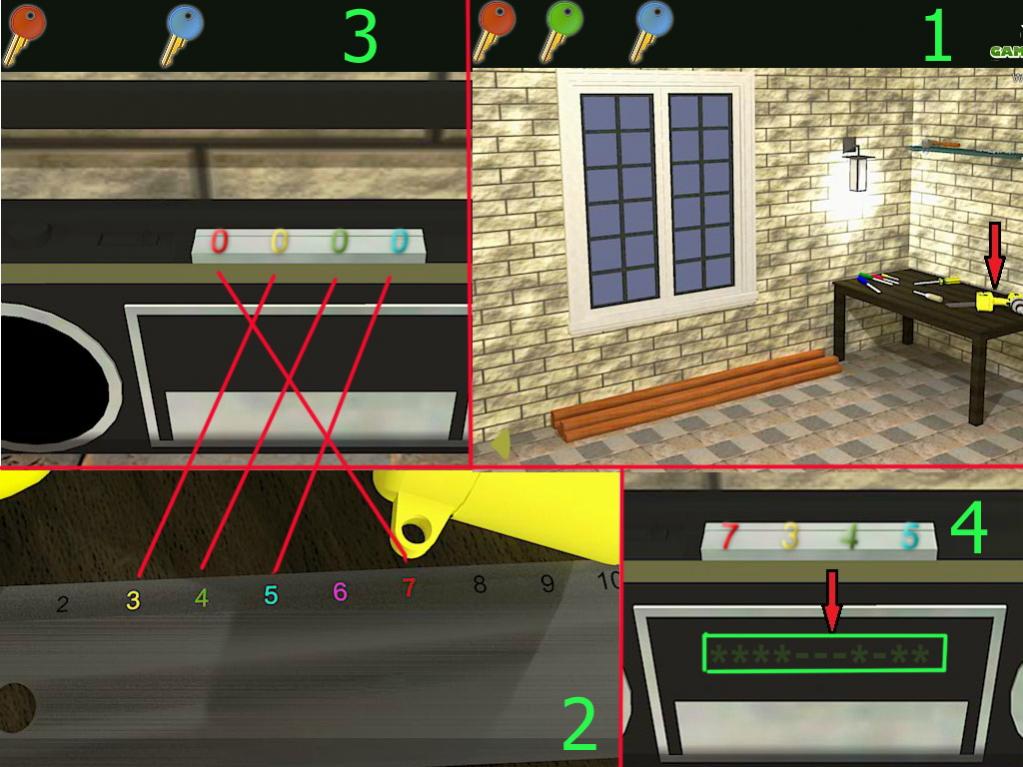Click the green asterisk code display
Screen dimensions: 1023x767
pyautogui.click(x=825, y=655)
